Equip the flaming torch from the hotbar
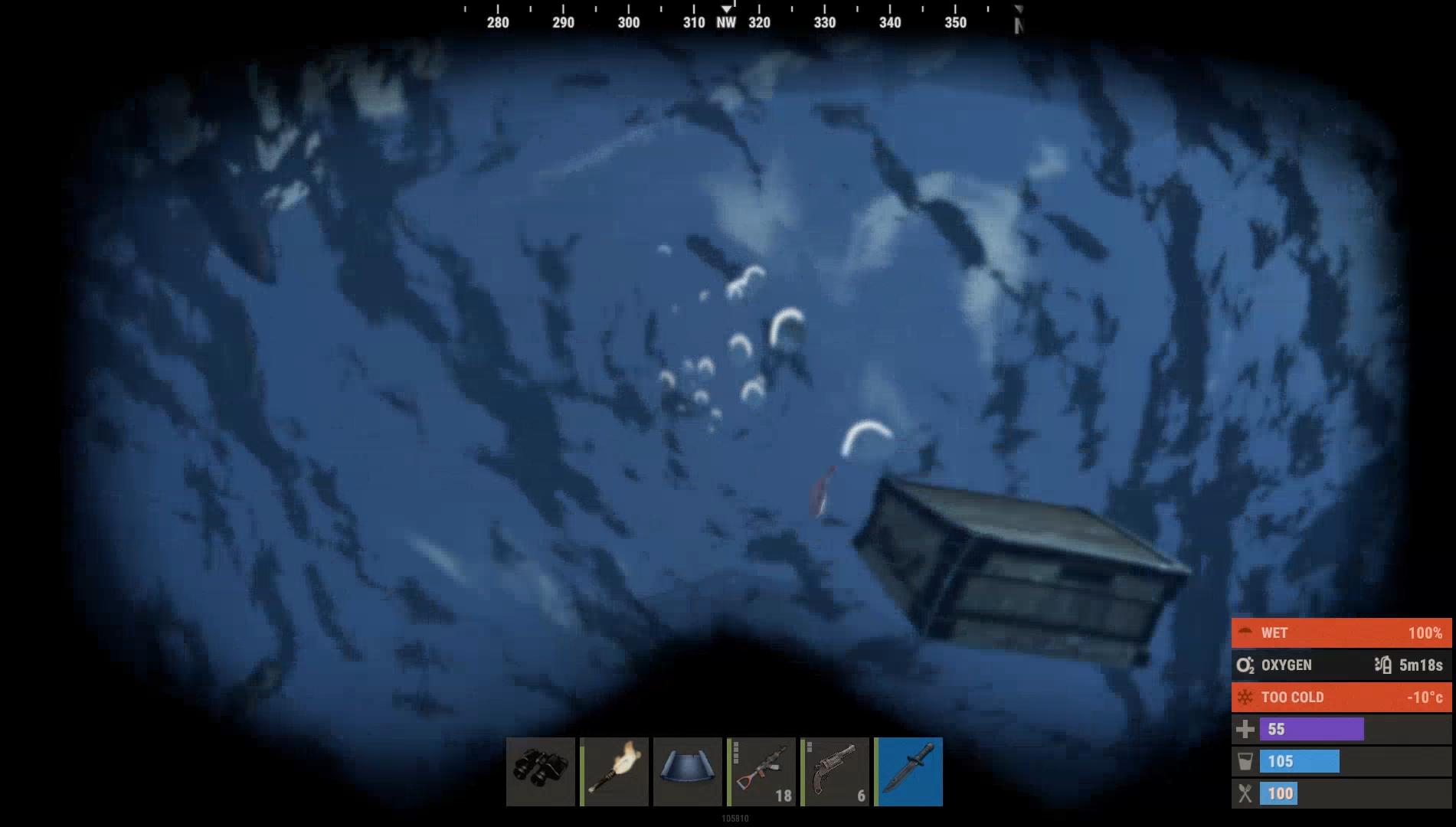 coord(614,771)
